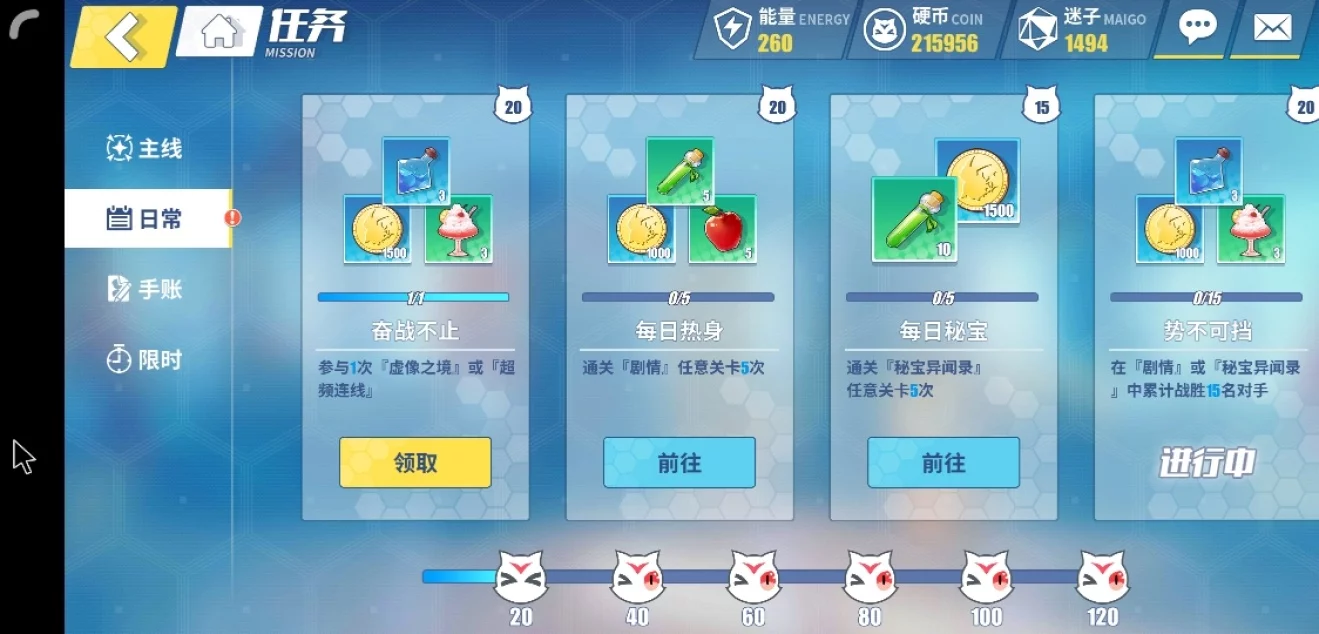Claim the 20-point cat milestone reward
This screenshot has width=1319, height=634.
pos(521,578)
